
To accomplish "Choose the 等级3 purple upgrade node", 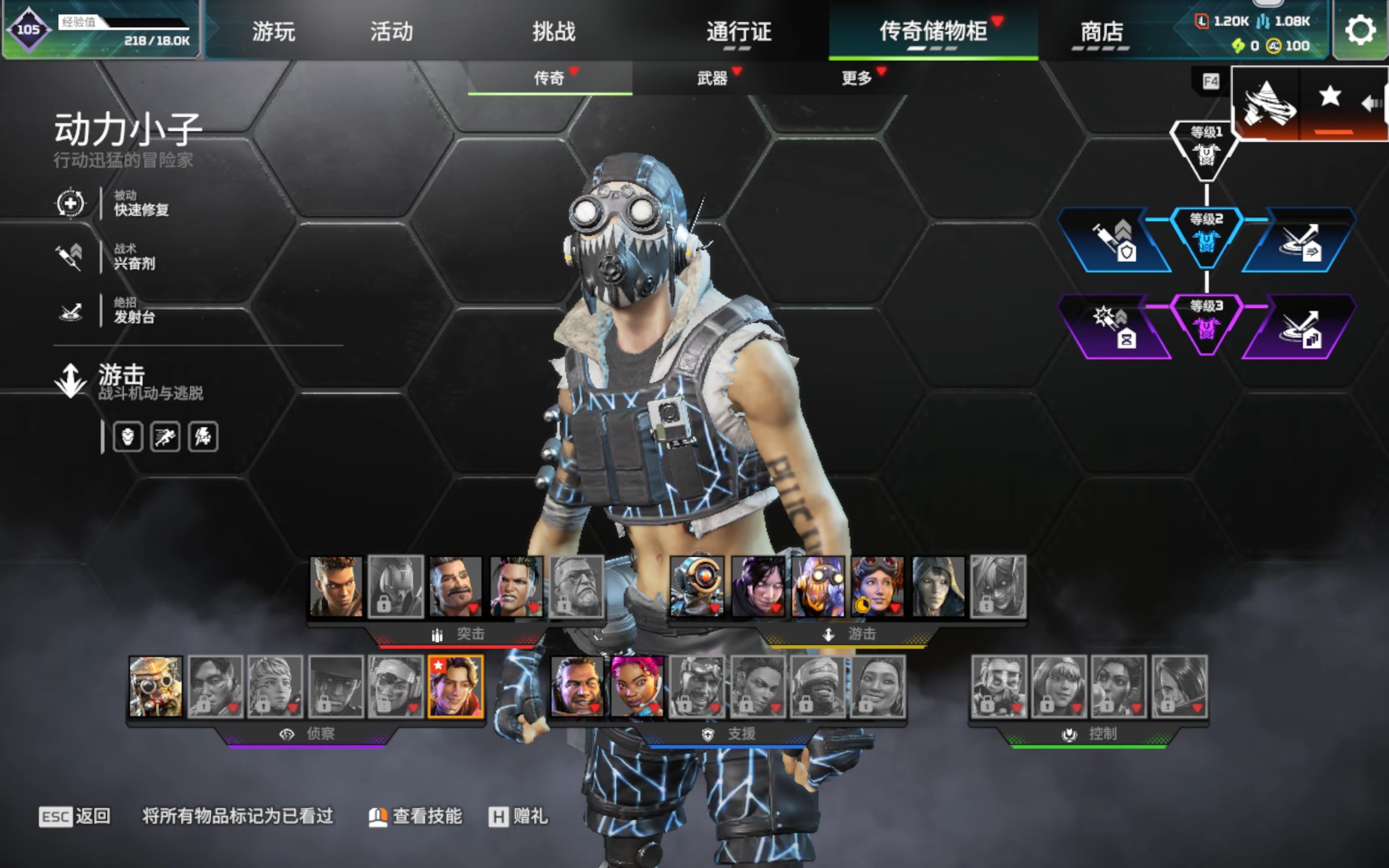I will 1206,323.
